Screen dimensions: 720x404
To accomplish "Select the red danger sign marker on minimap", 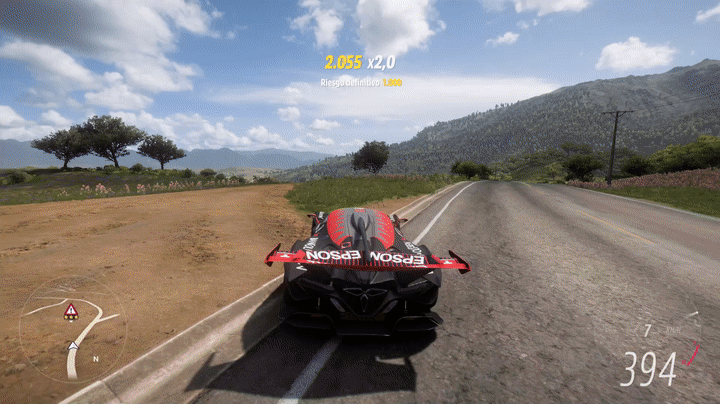I will (x=71, y=312).
